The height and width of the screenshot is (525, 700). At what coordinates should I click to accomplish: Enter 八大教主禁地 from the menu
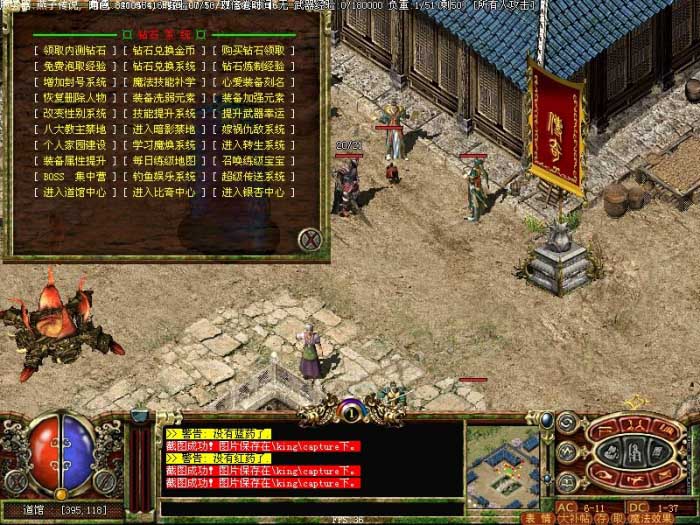[74, 129]
